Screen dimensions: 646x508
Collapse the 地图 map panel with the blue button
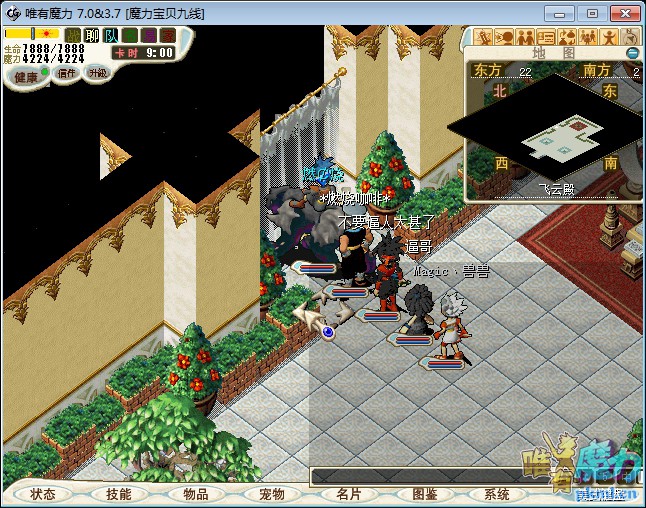[x=632, y=53]
